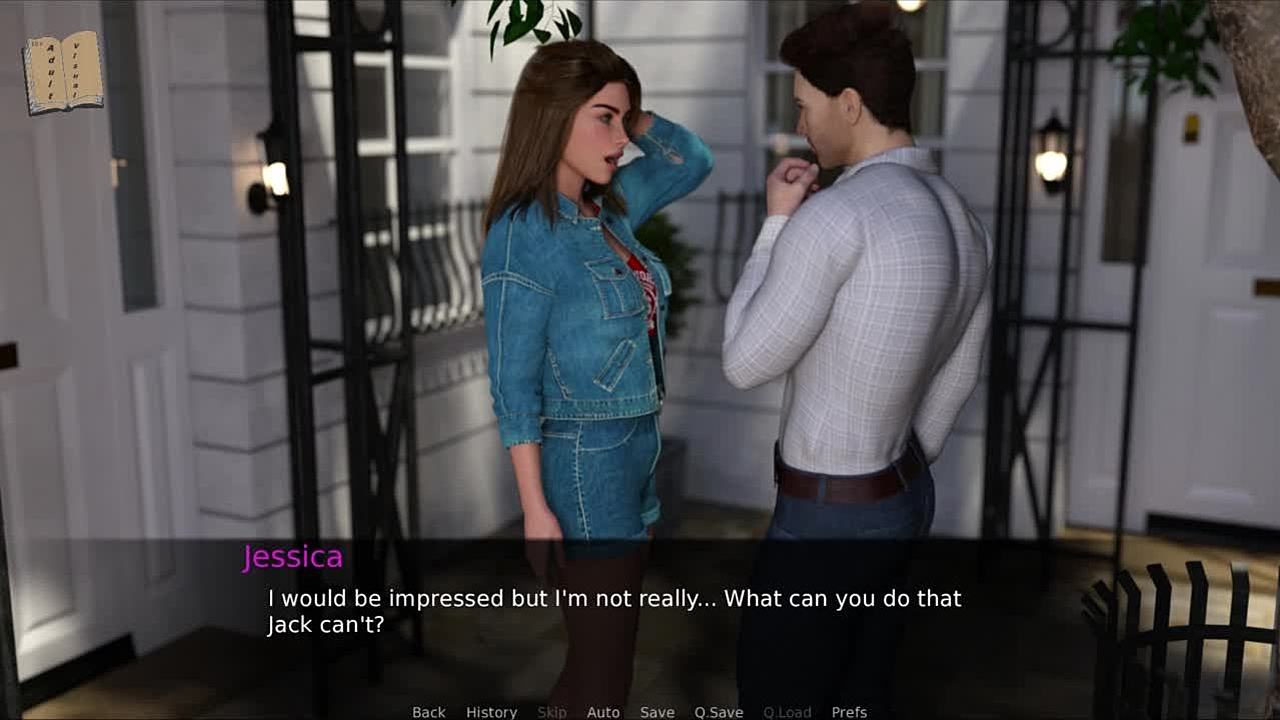Viewport: 1280px width, 720px height.
Task: Open the Save menu
Action: pyautogui.click(x=657, y=712)
